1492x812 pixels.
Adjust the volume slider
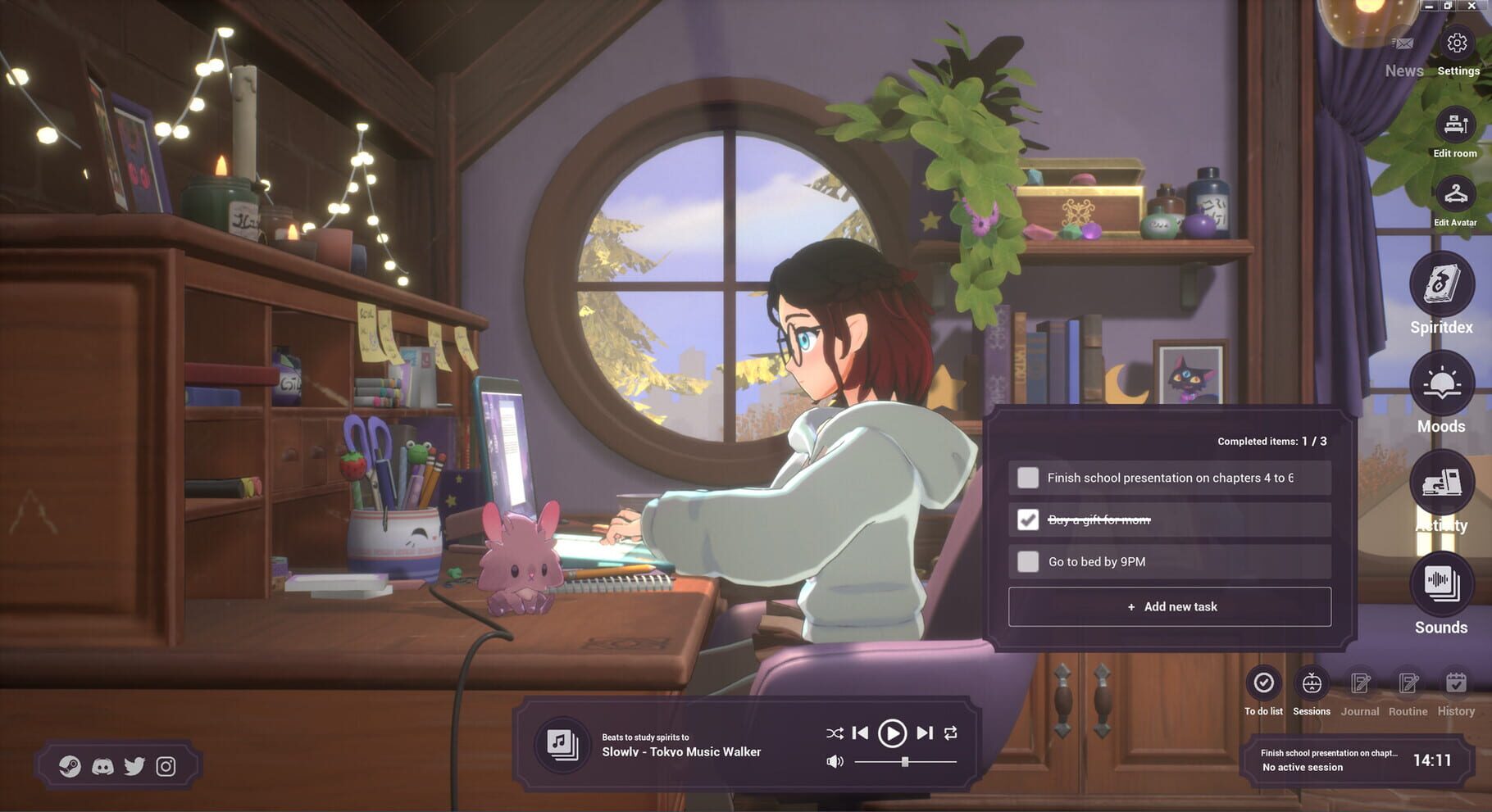click(904, 760)
